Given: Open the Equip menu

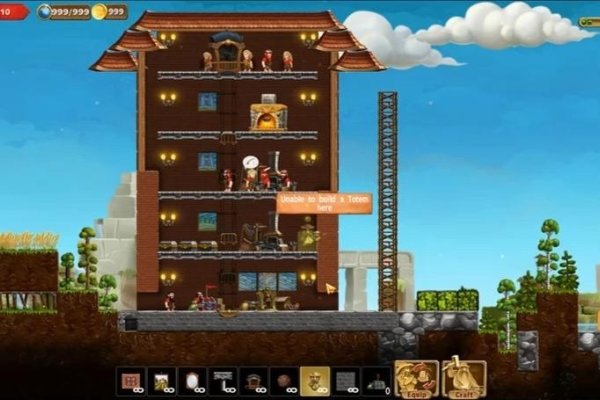Looking at the screenshot, I should coord(416,379).
